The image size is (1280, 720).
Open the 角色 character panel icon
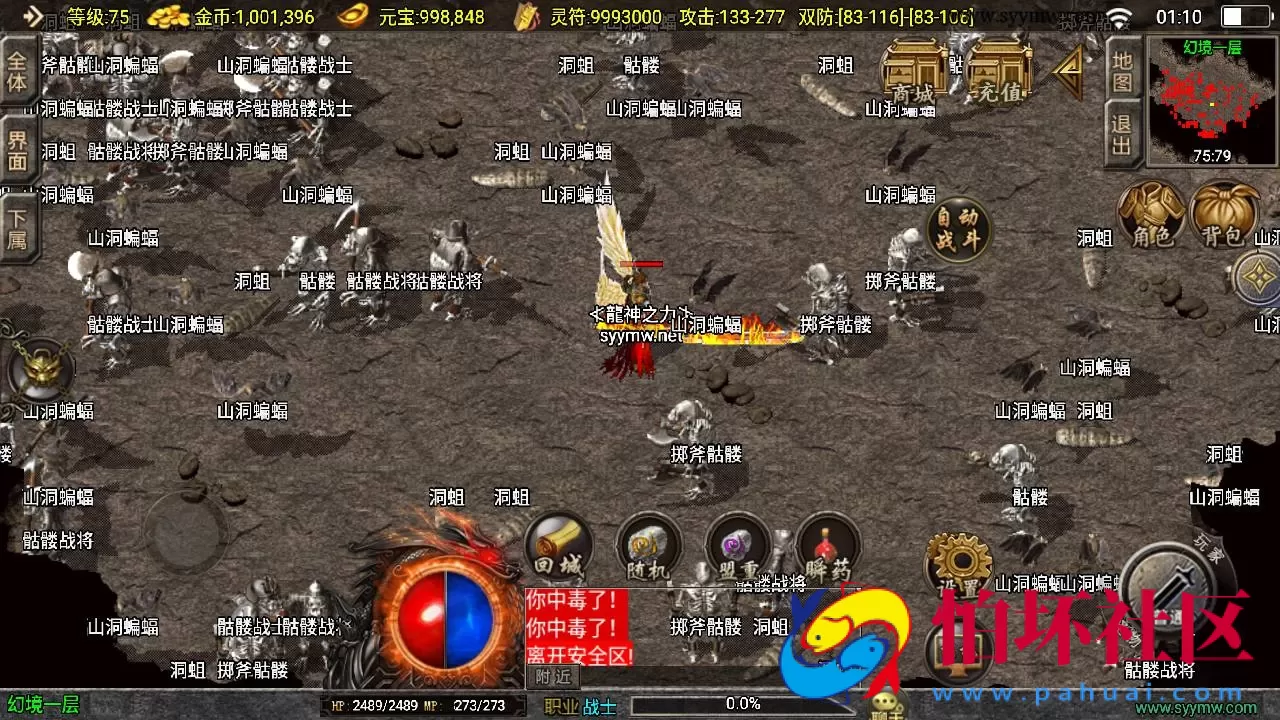pos(1152,216)
